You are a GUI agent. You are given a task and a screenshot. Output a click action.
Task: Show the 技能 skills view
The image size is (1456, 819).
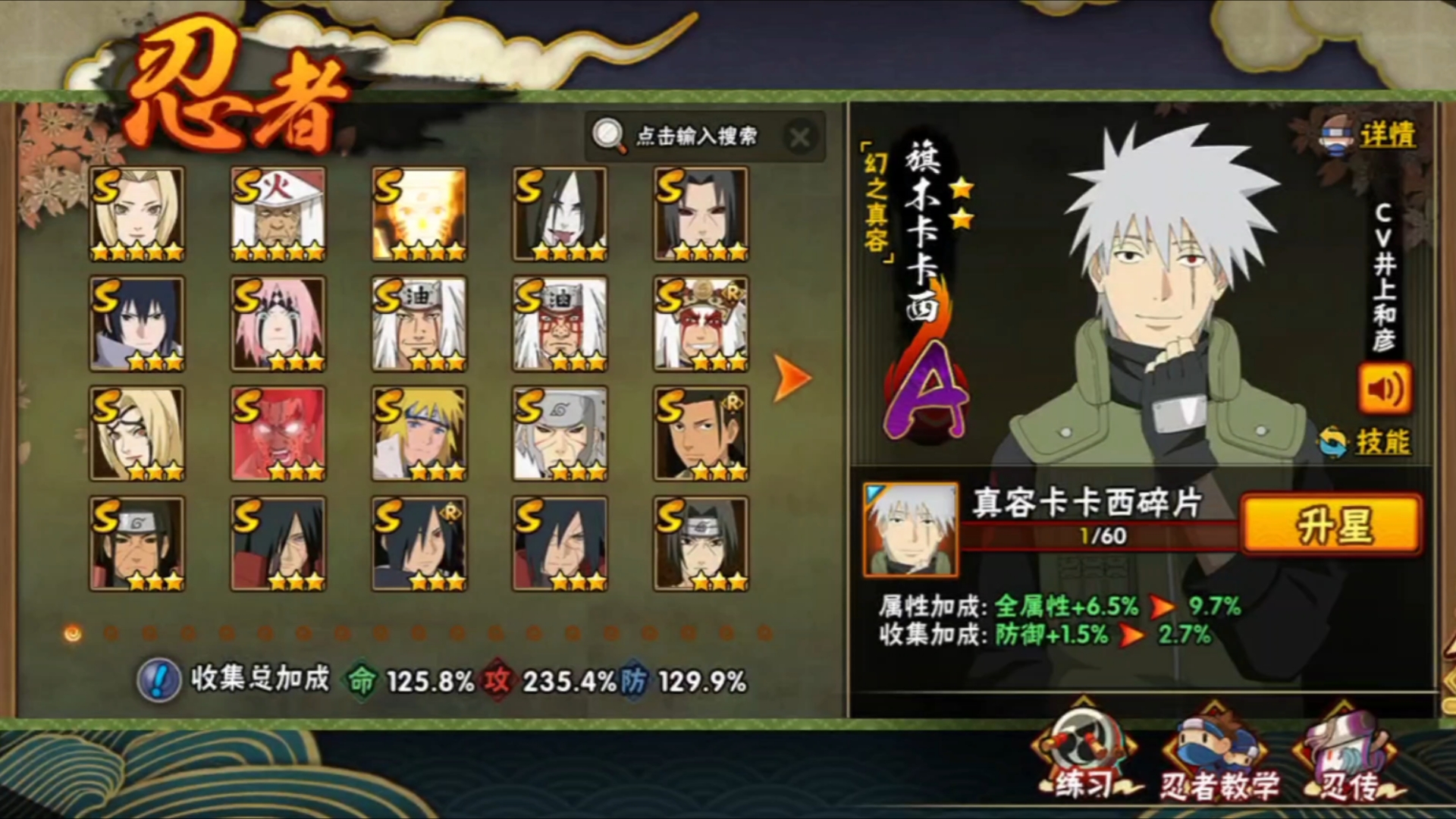point(1382,441)
